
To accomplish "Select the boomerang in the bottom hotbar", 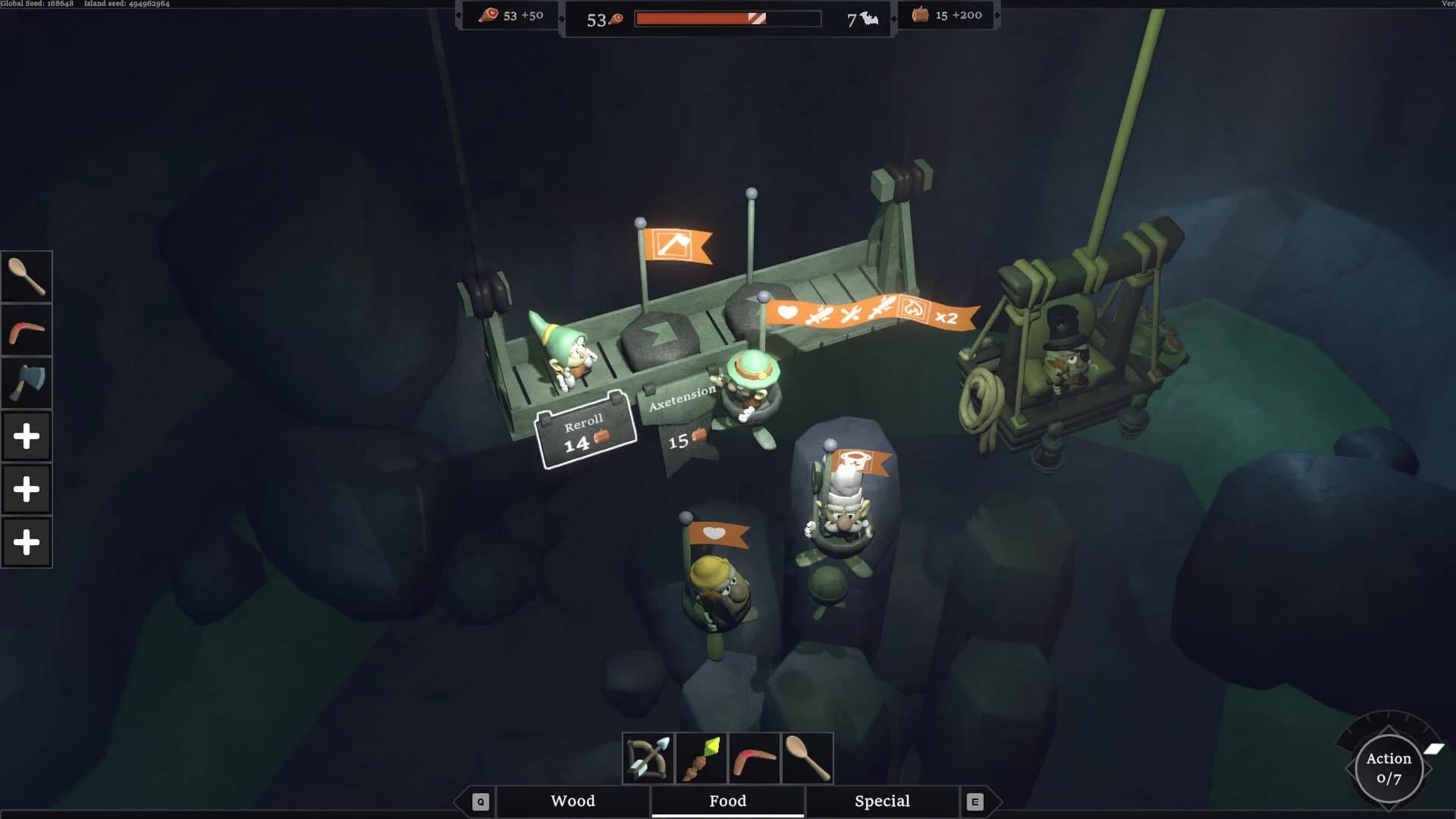I will [755, 756].
